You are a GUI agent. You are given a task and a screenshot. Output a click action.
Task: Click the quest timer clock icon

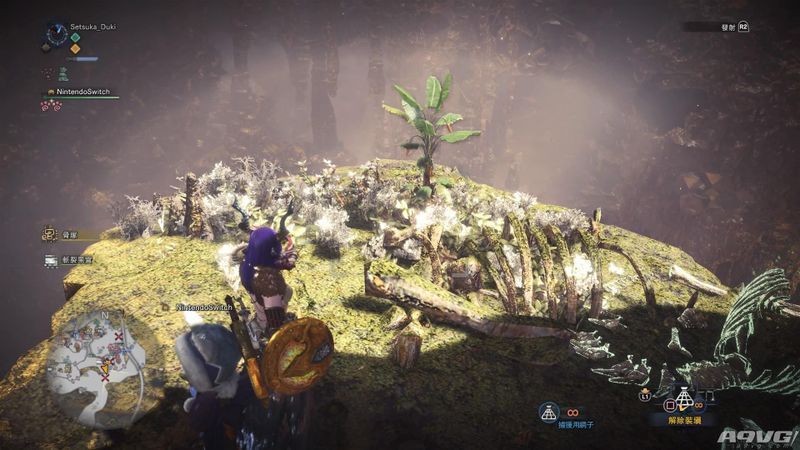55,35
